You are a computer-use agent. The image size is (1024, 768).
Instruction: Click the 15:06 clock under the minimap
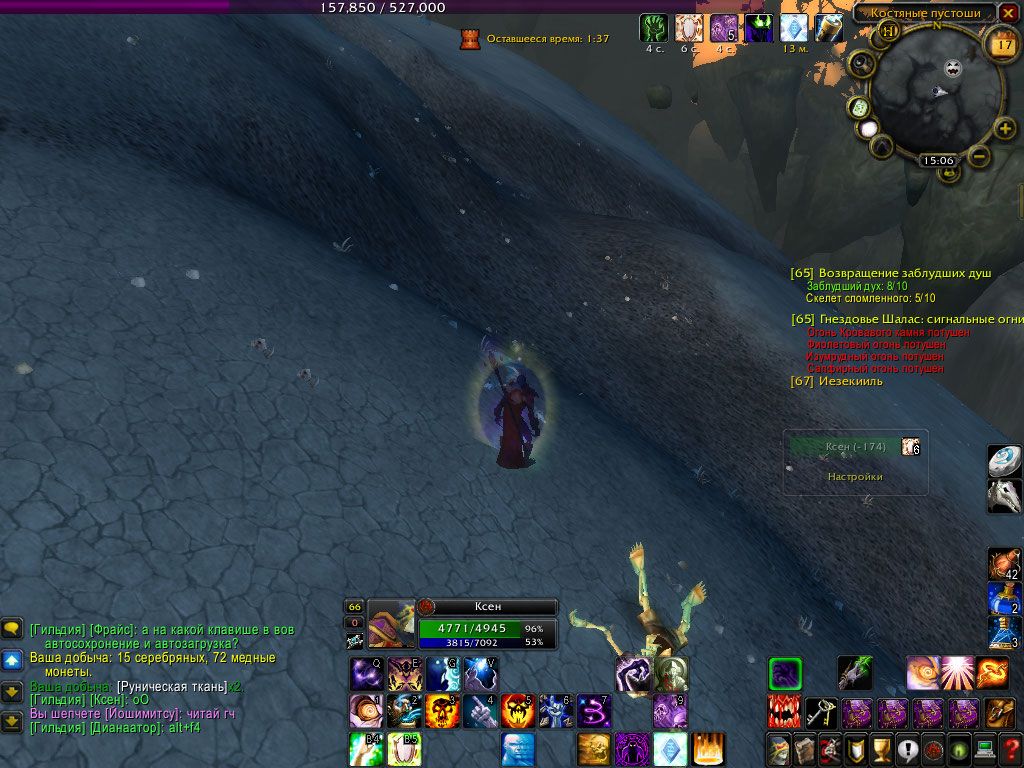(938, 160)
